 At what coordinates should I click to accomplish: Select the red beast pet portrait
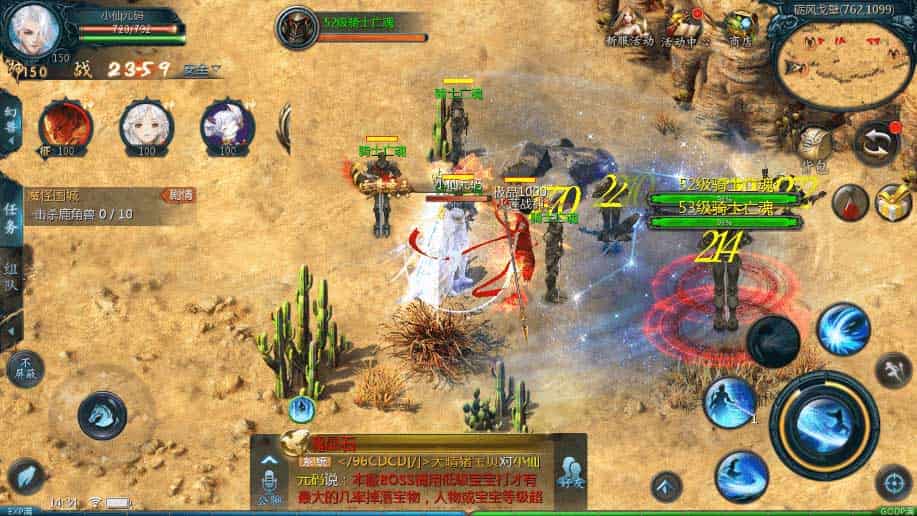point(65,126)
